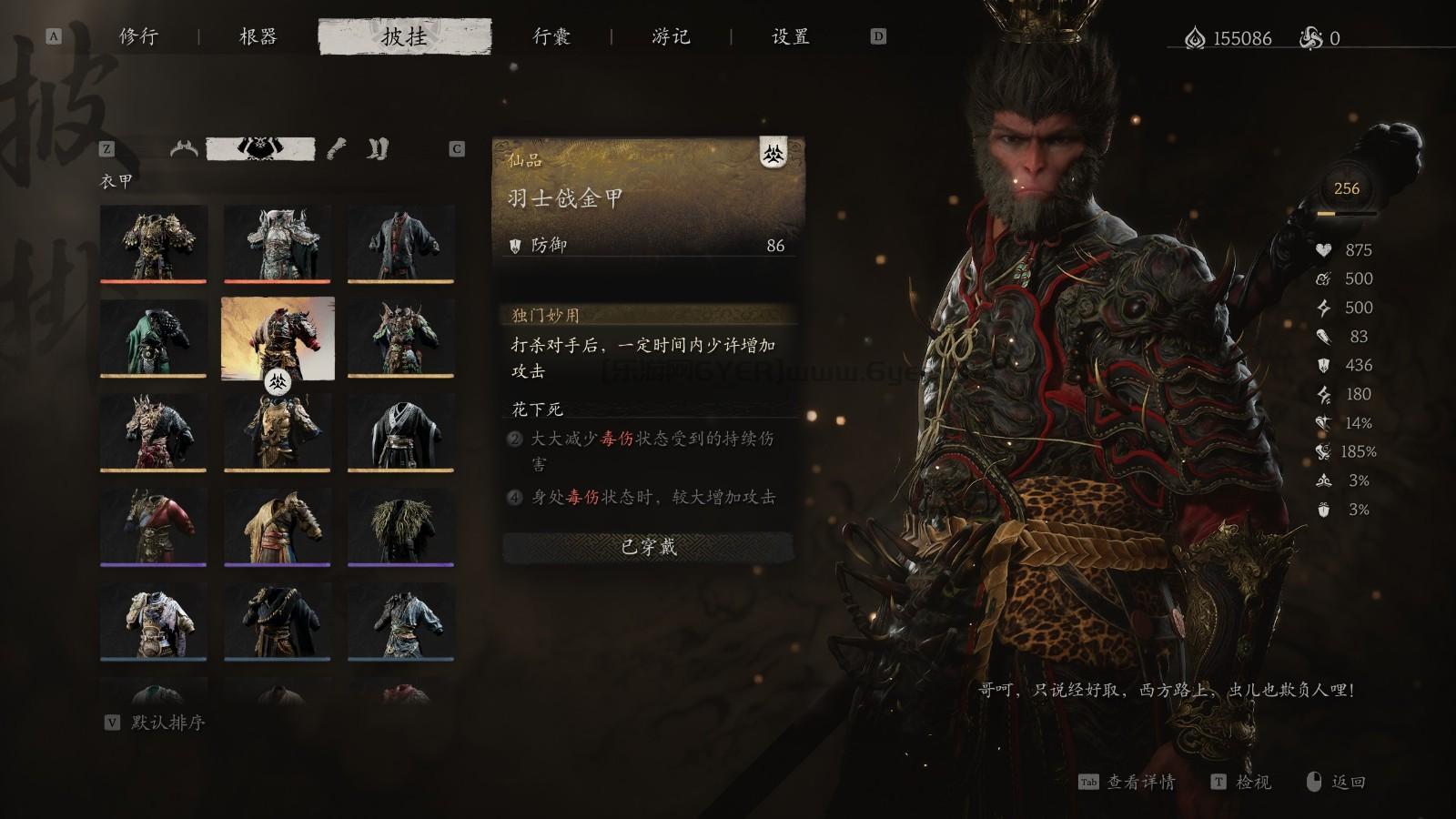Open the bracers equipment slot icon
The height and width of the screenshot is (819, 1456).
[335, 148]
